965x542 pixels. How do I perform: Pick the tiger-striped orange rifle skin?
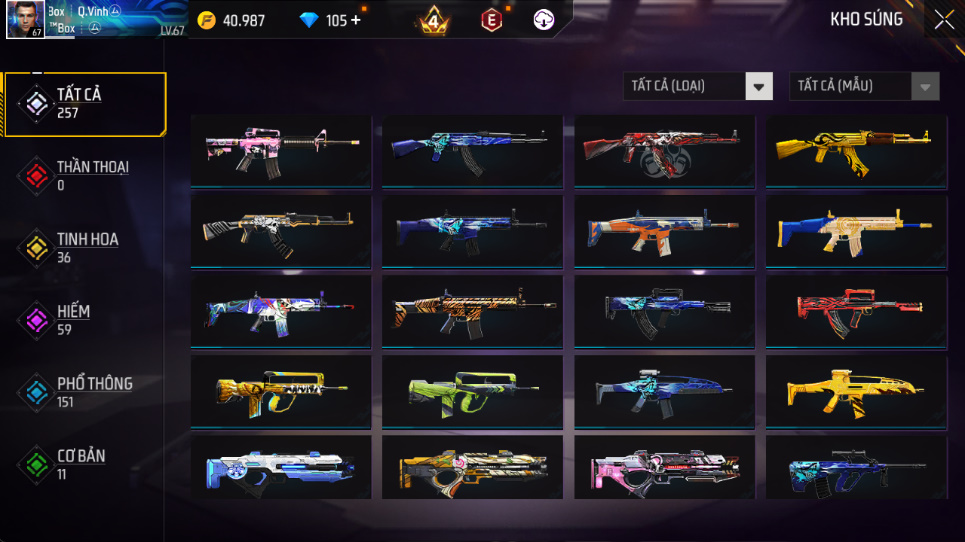coord(472,310)
